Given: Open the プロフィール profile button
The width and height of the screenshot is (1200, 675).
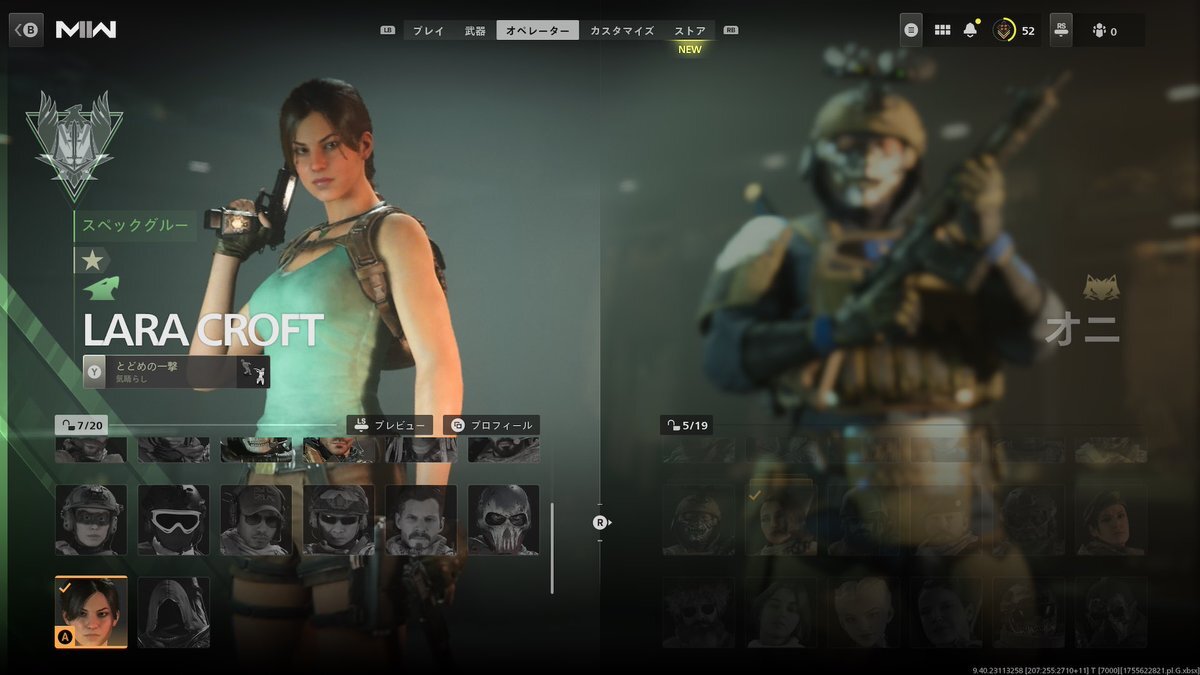Looking at the screenshot, I should tap(492, 425).
